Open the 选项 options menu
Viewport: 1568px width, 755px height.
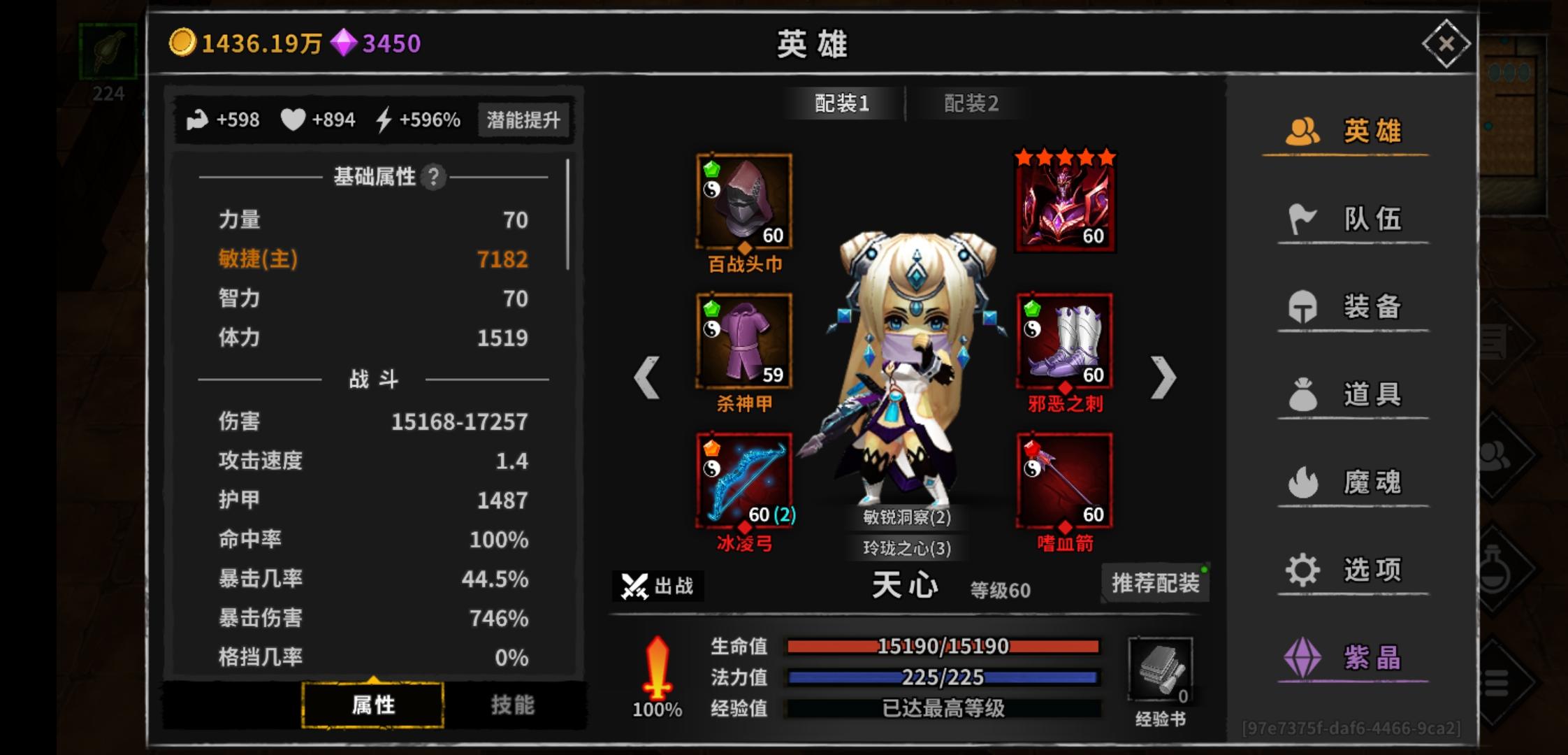[x=1351, y=569]
